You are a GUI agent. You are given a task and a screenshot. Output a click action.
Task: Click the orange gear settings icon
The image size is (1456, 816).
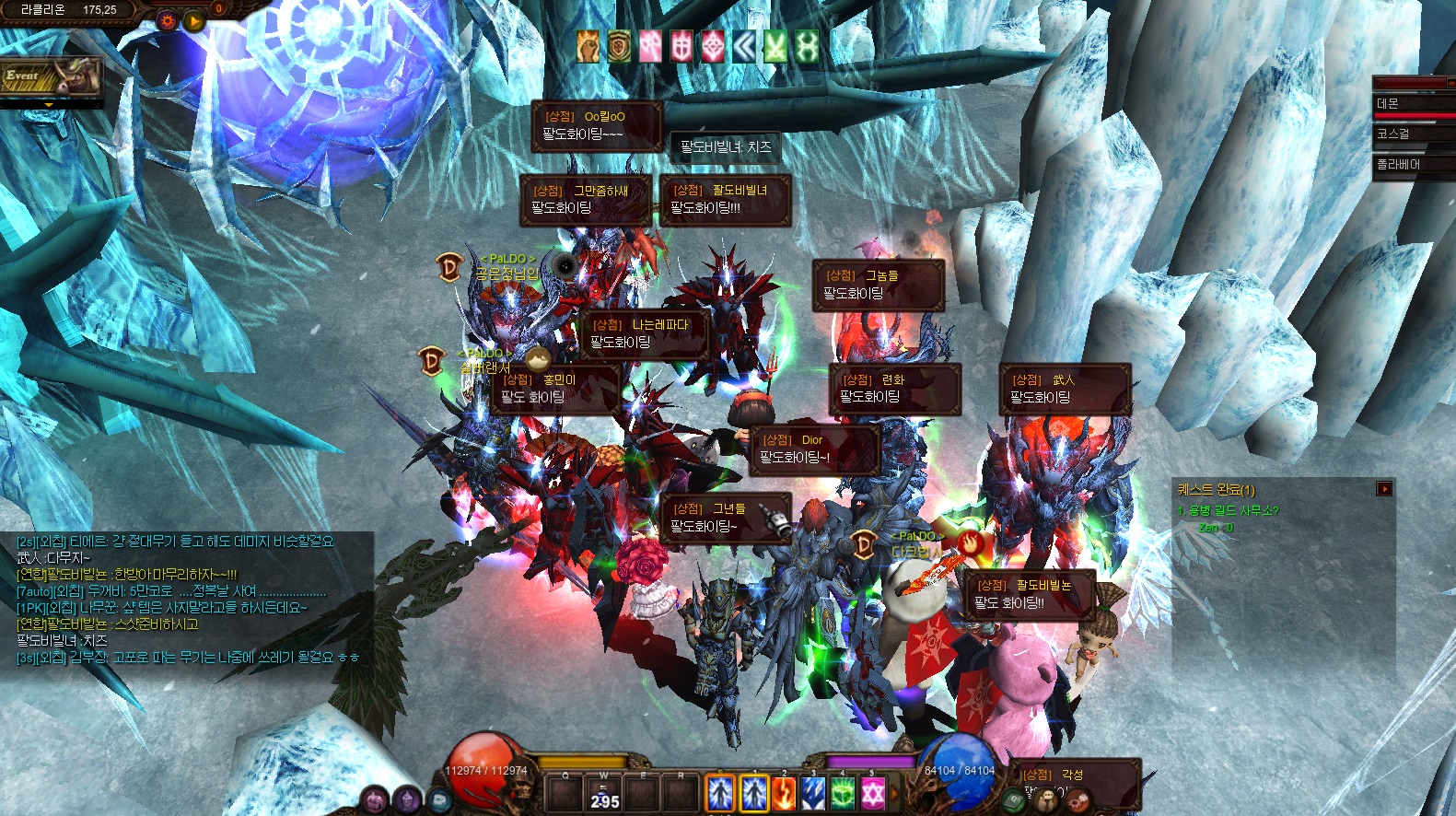tap(167, 20)
